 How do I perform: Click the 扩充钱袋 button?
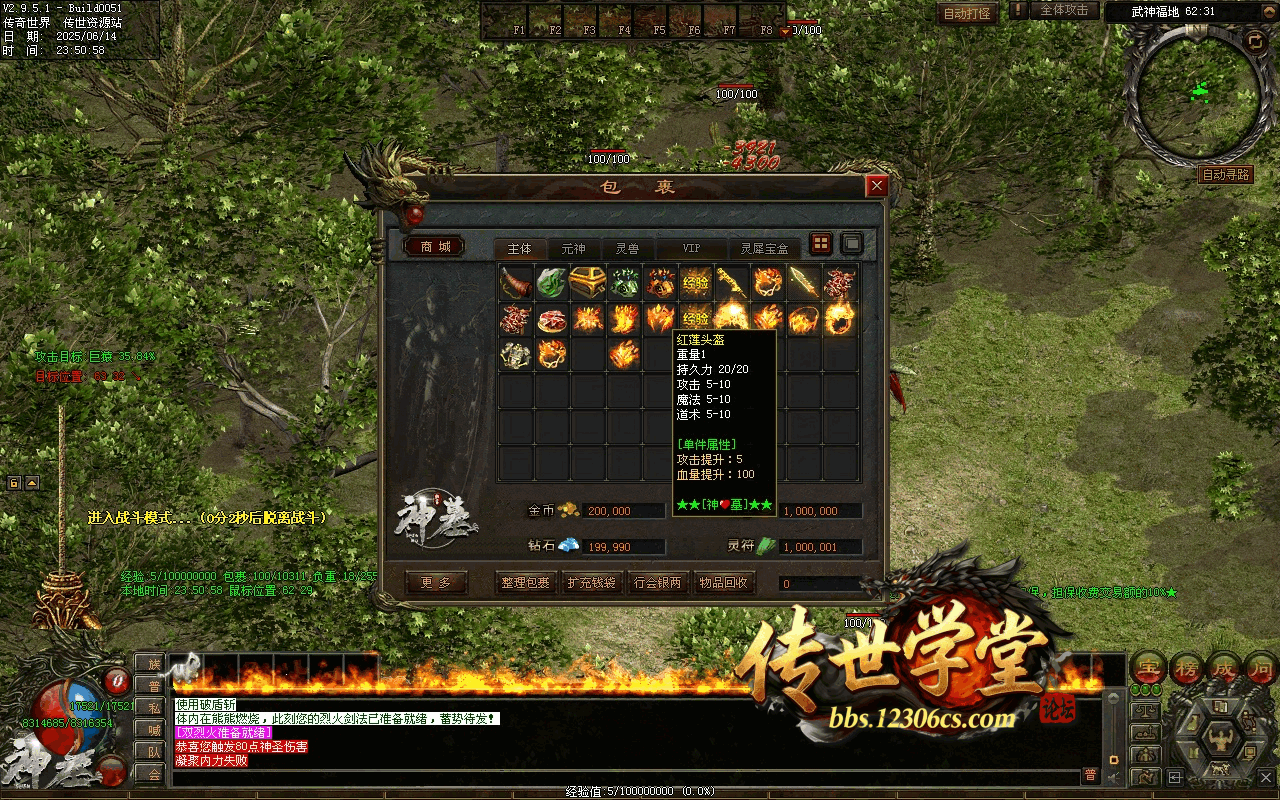coord(592,583)
